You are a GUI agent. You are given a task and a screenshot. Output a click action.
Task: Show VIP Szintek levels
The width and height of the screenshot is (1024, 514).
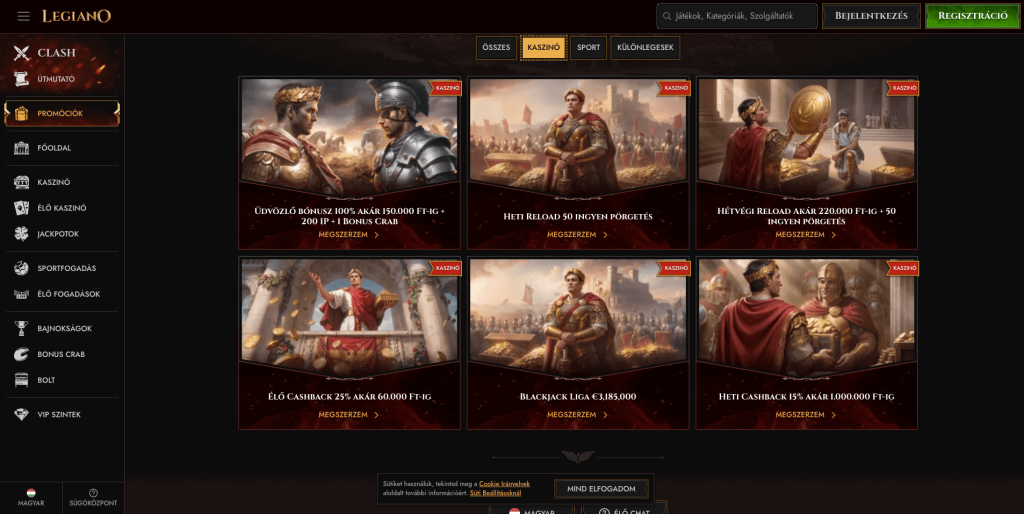point(59,414)
